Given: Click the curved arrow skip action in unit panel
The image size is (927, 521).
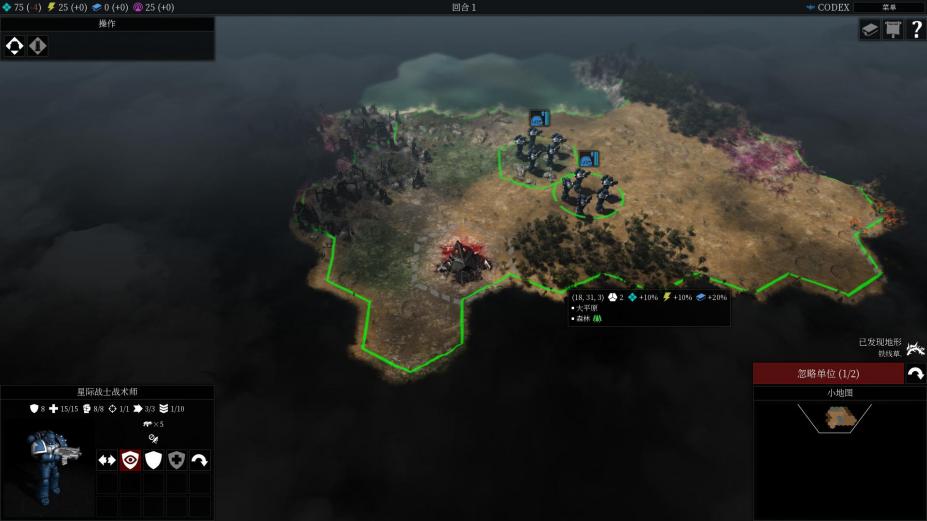Looking at the screenshot, I should pyautogui.click(x=200, y=460).
